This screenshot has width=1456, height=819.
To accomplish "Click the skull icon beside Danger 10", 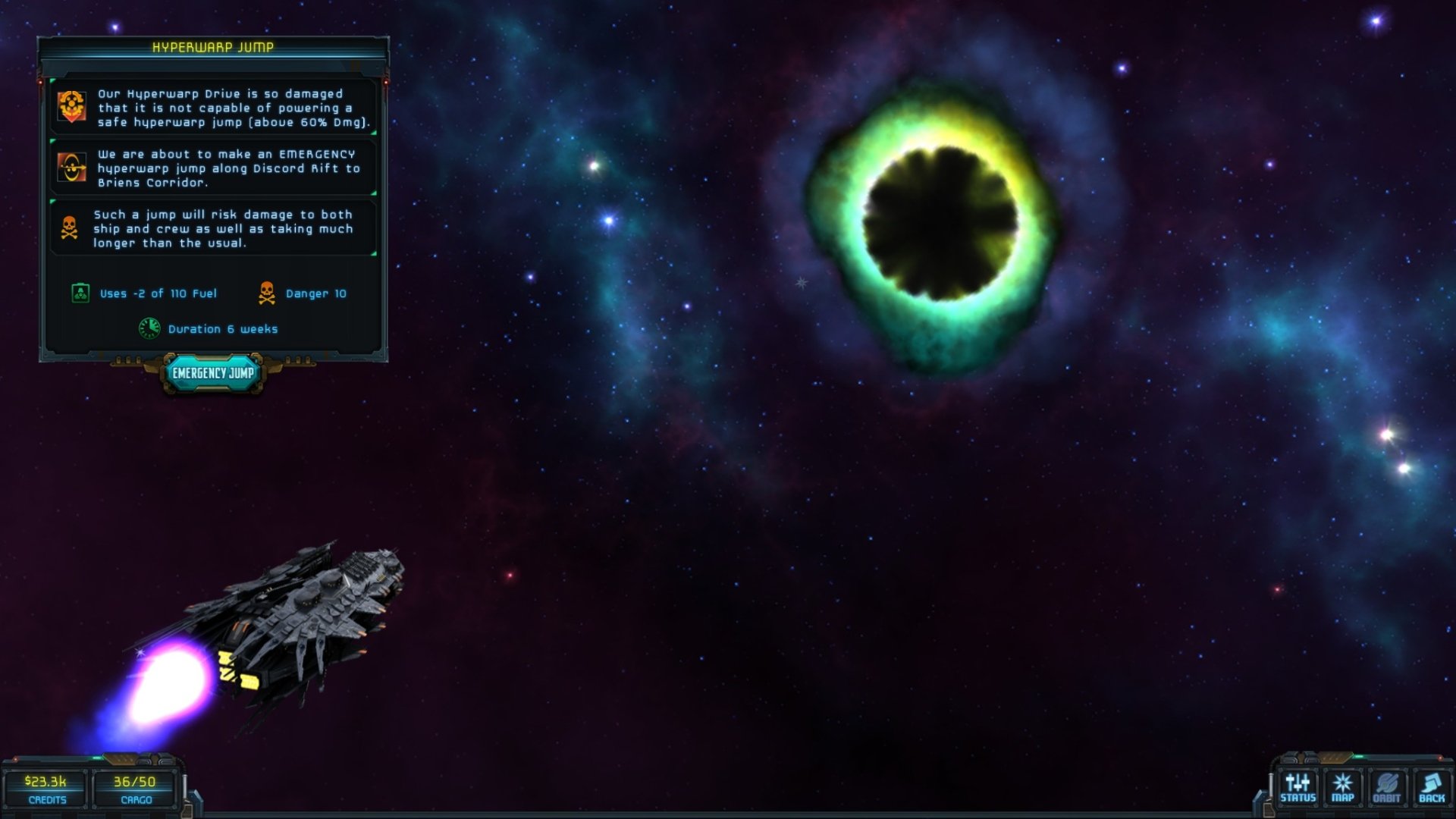I will [267, 294].
